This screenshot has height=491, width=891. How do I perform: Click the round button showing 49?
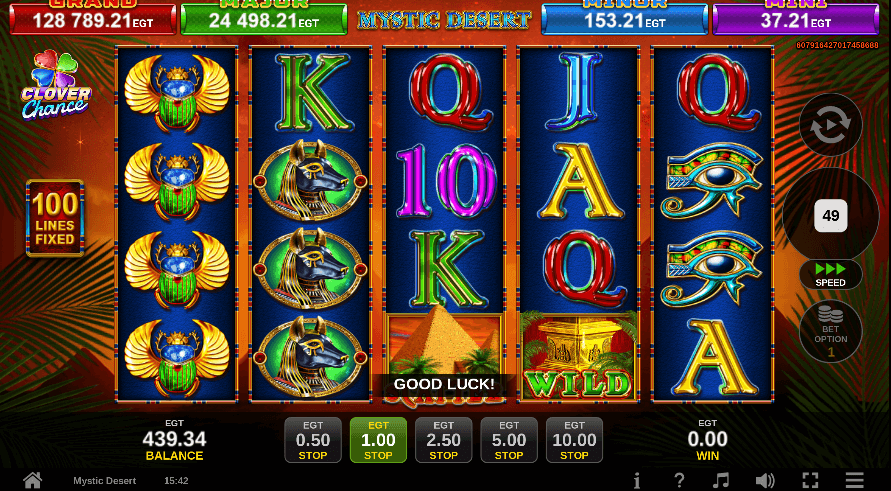830,215
